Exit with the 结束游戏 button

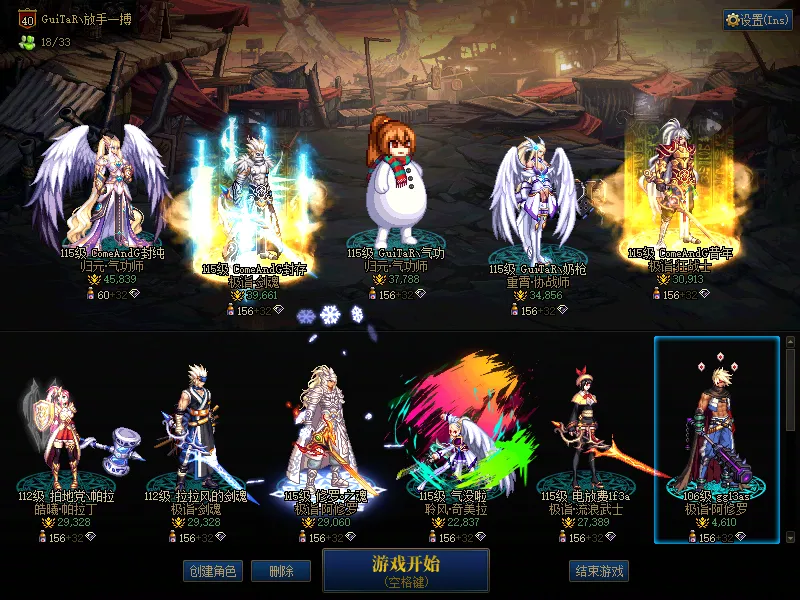pyautogui.click(x=599, y=571)
